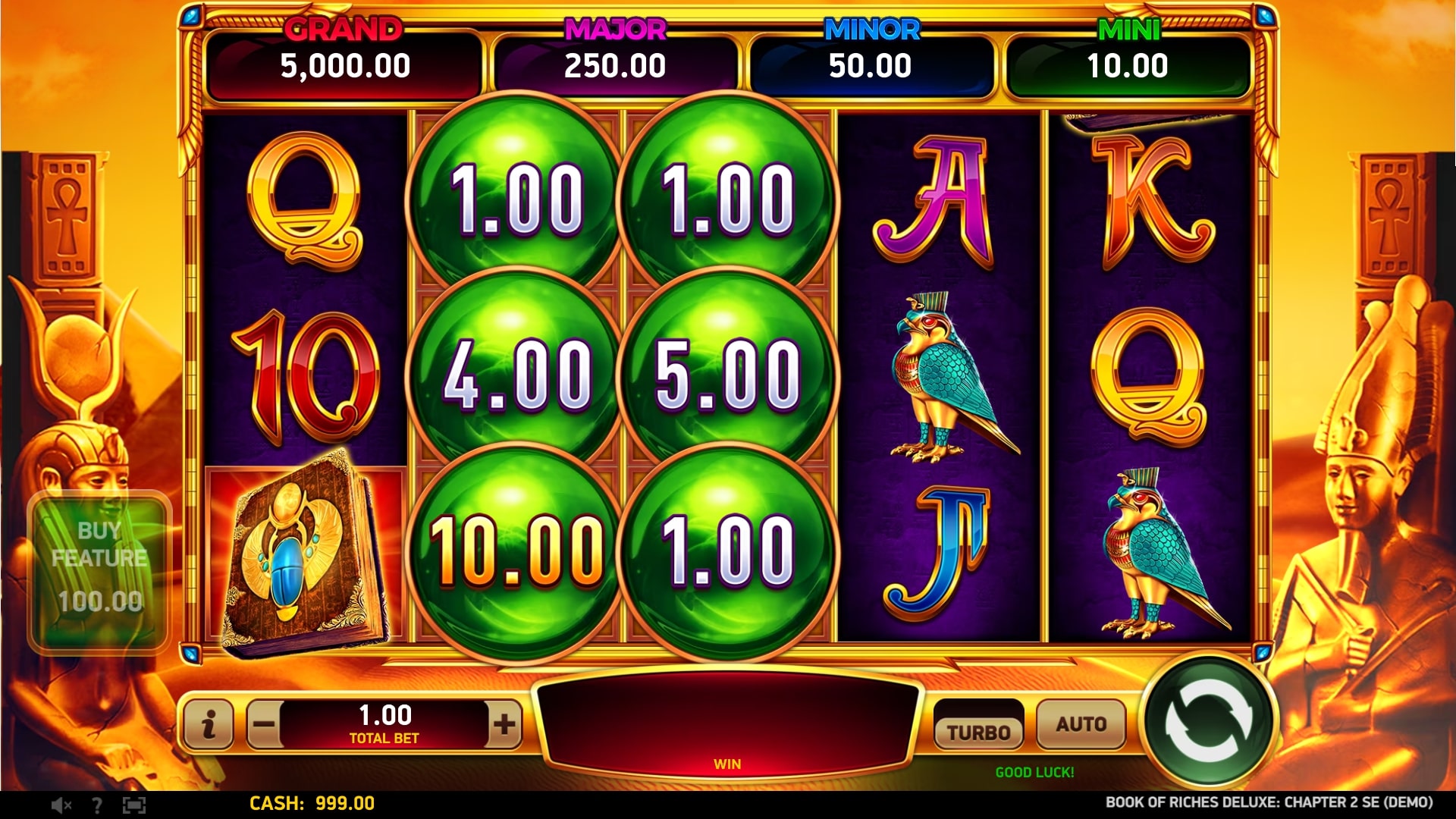Decrease the total bet with minus
This screenshot has width=1456, height=819.
point(264,725)
